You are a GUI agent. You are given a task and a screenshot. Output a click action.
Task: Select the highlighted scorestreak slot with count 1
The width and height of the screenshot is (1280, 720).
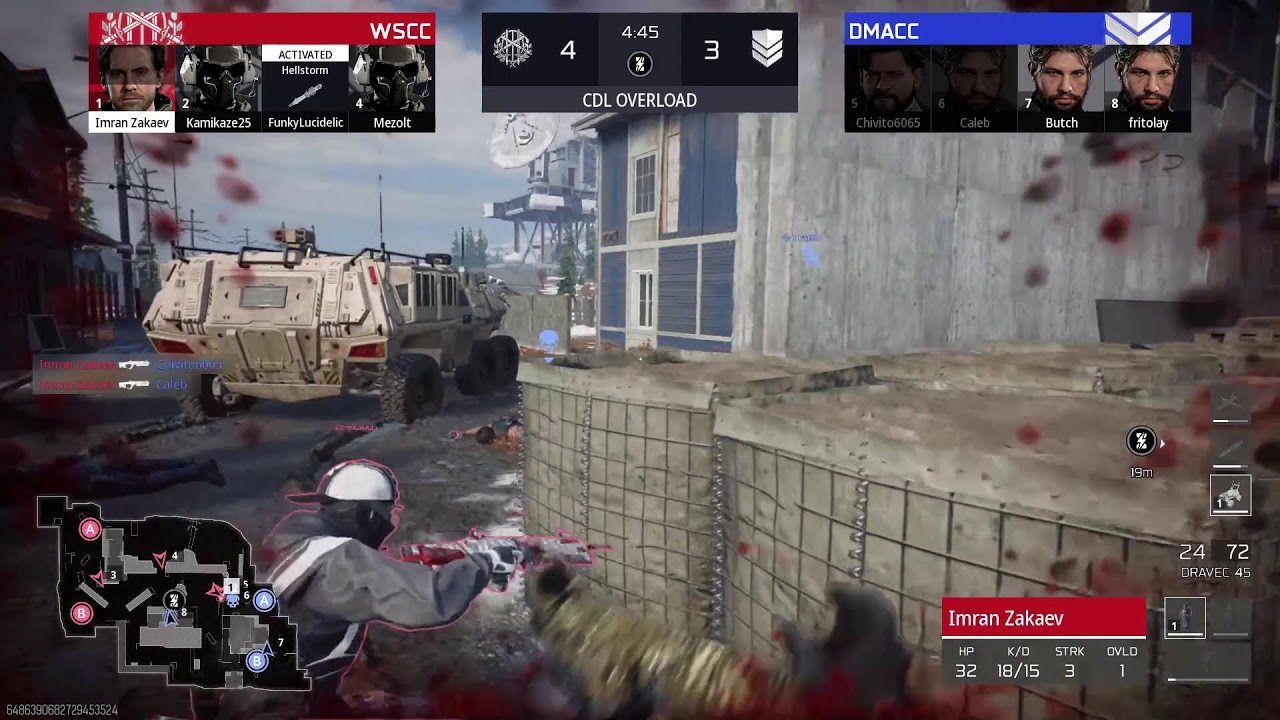point(1230,494)
